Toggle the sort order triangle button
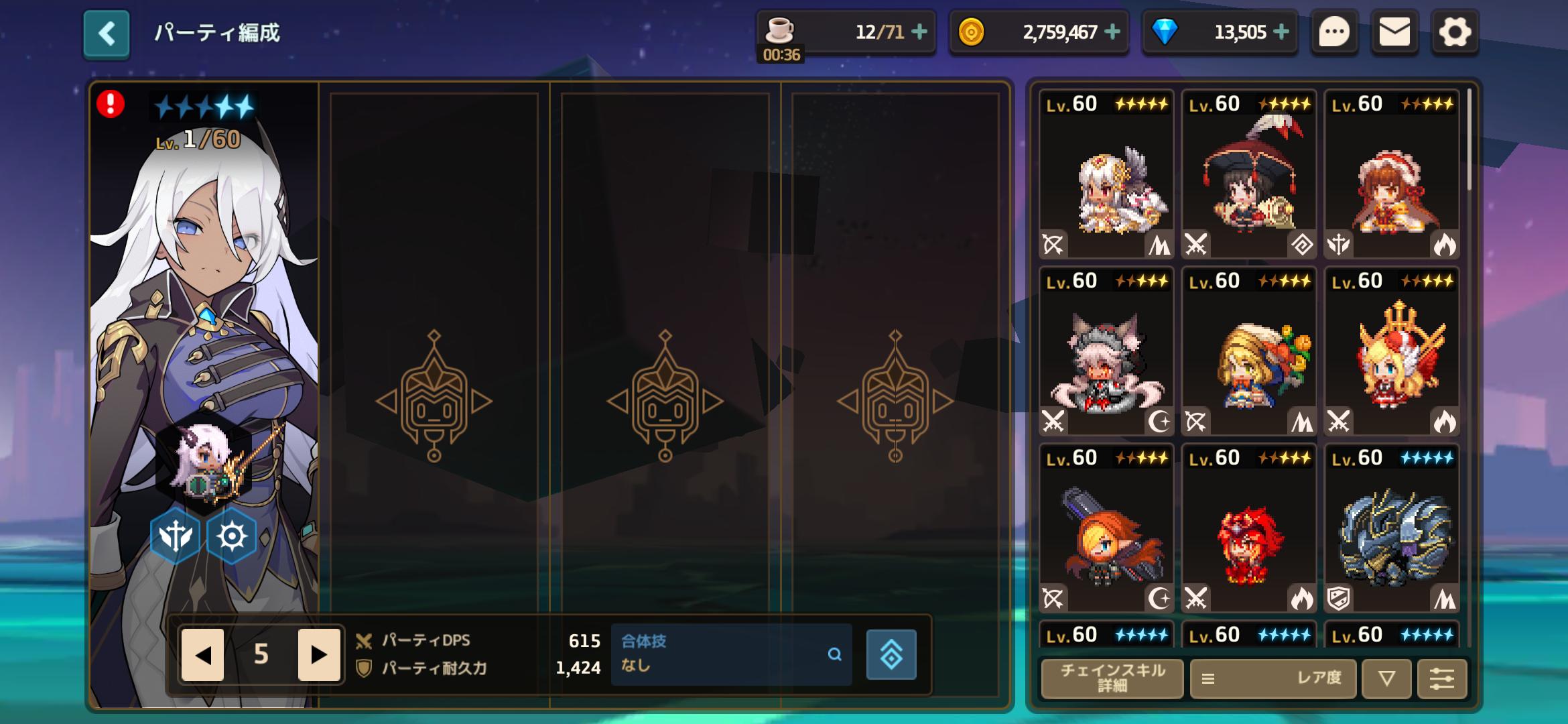Screen dimensions: 1568x724 coord(1386,678)
